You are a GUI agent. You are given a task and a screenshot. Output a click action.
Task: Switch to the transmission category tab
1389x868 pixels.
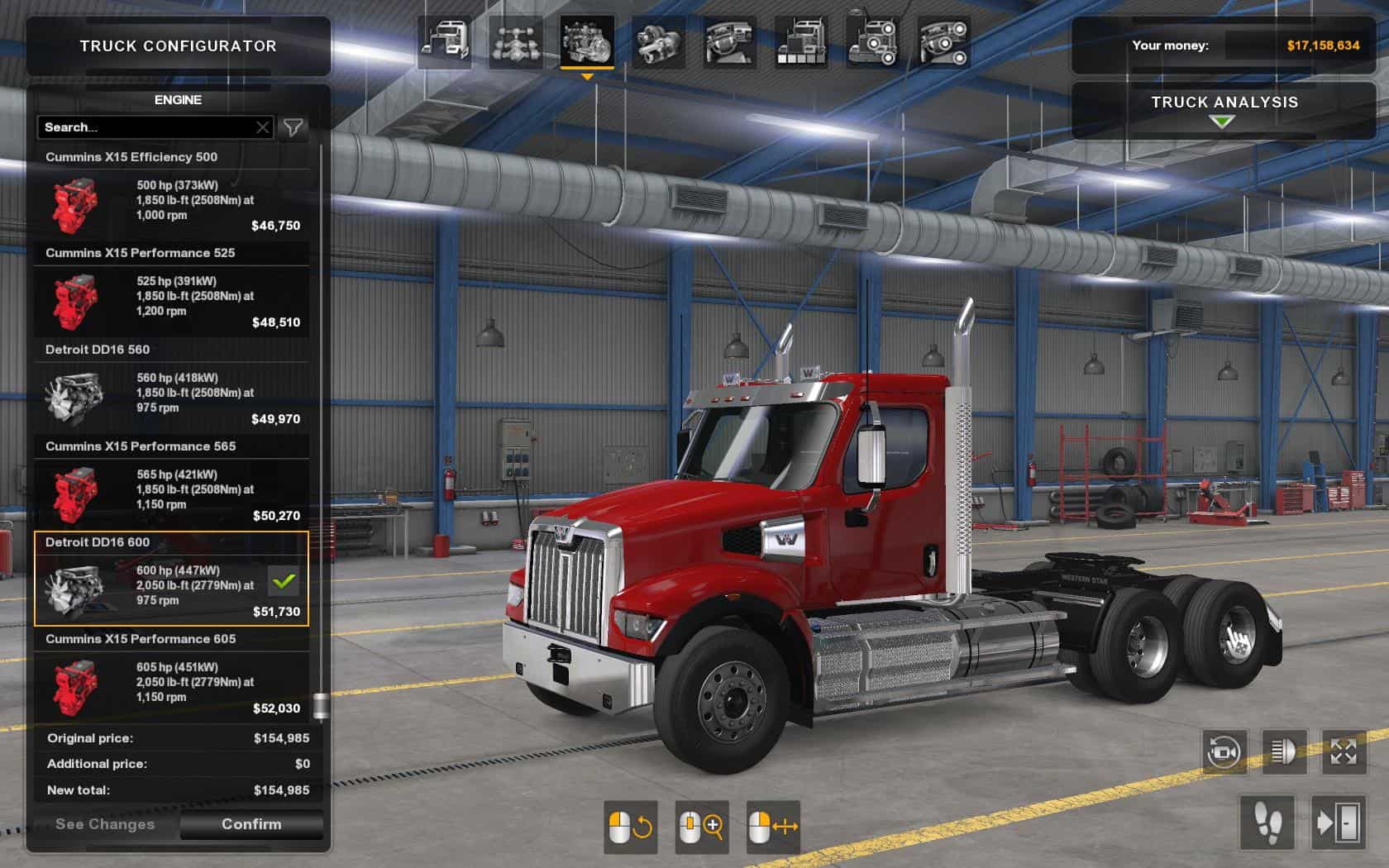659,41
